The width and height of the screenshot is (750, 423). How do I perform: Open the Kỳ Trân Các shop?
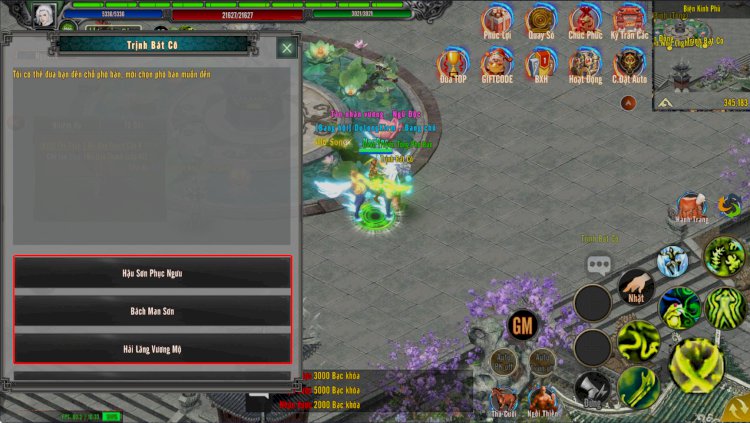pos(629,20)
